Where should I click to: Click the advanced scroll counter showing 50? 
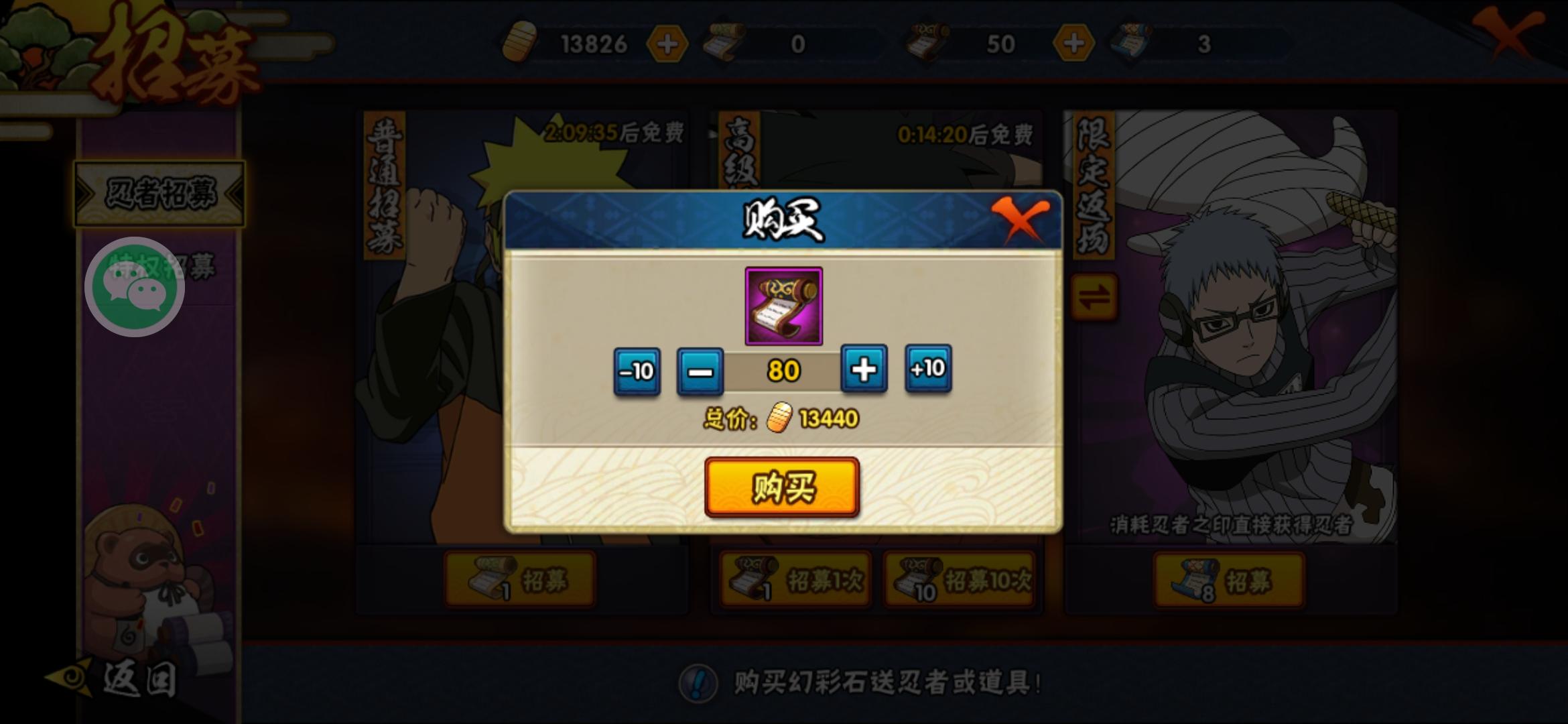pyautogui.click(x=993, y=42)
